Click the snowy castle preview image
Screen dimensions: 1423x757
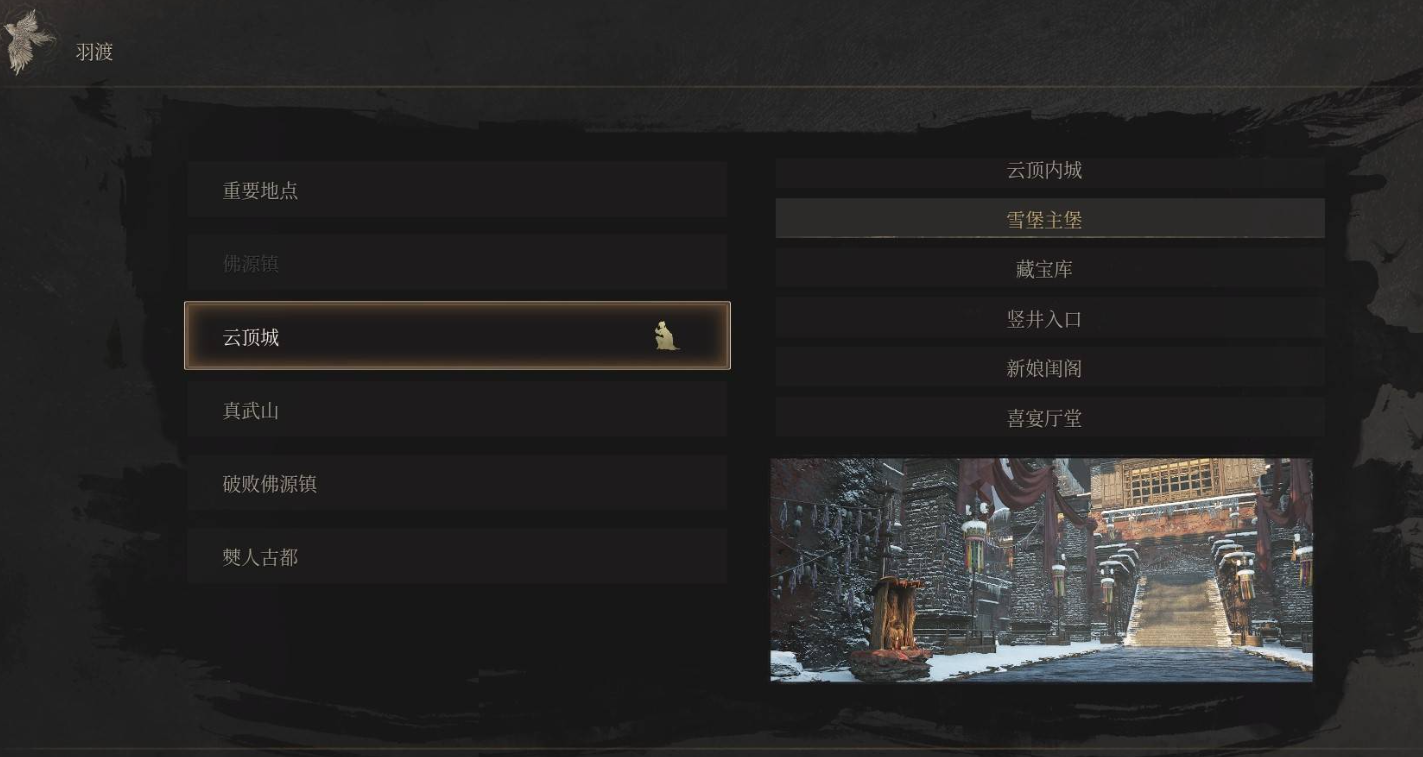(1042, 570)
